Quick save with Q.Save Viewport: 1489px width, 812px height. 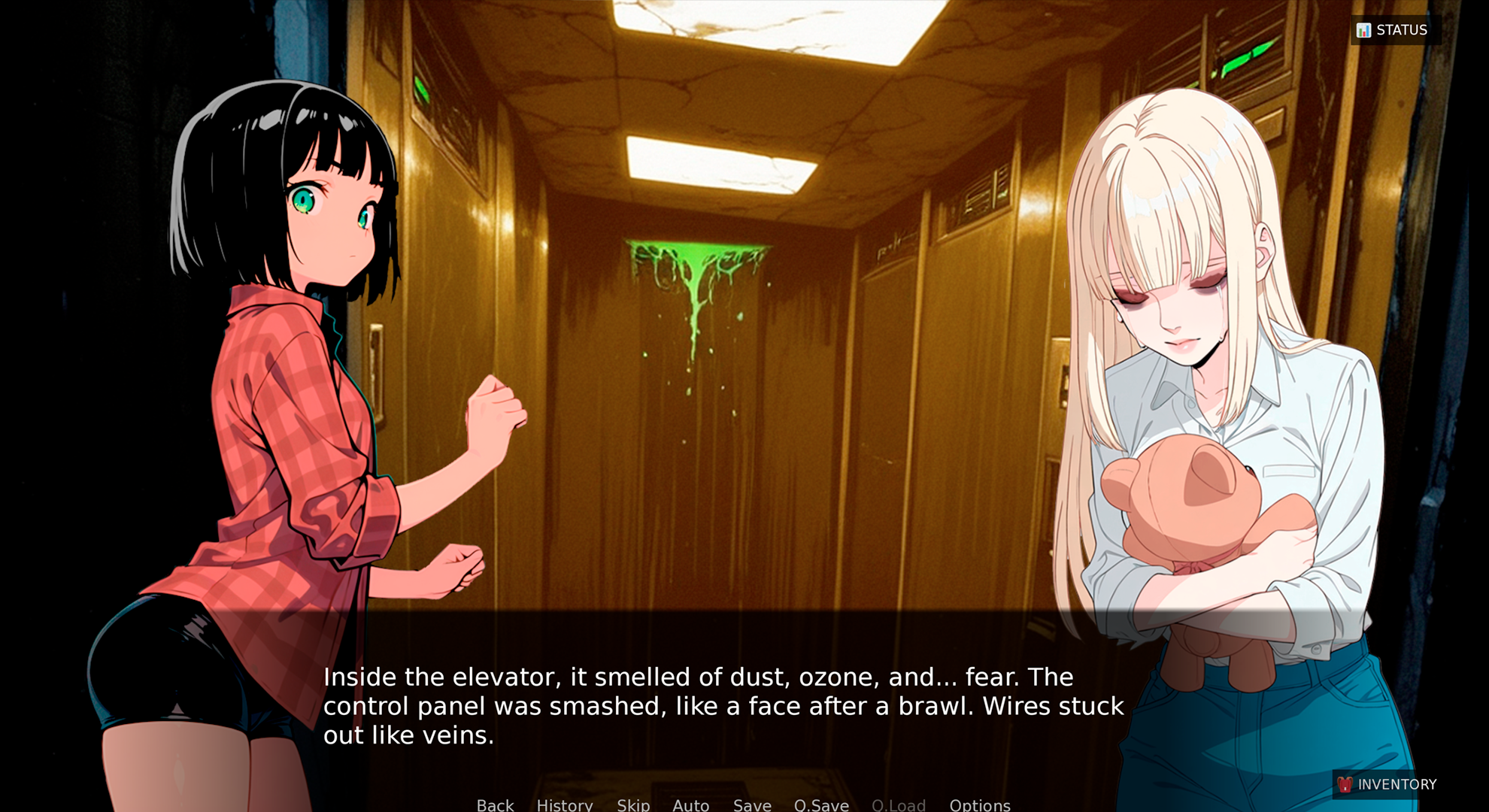[x=821, y=804]
